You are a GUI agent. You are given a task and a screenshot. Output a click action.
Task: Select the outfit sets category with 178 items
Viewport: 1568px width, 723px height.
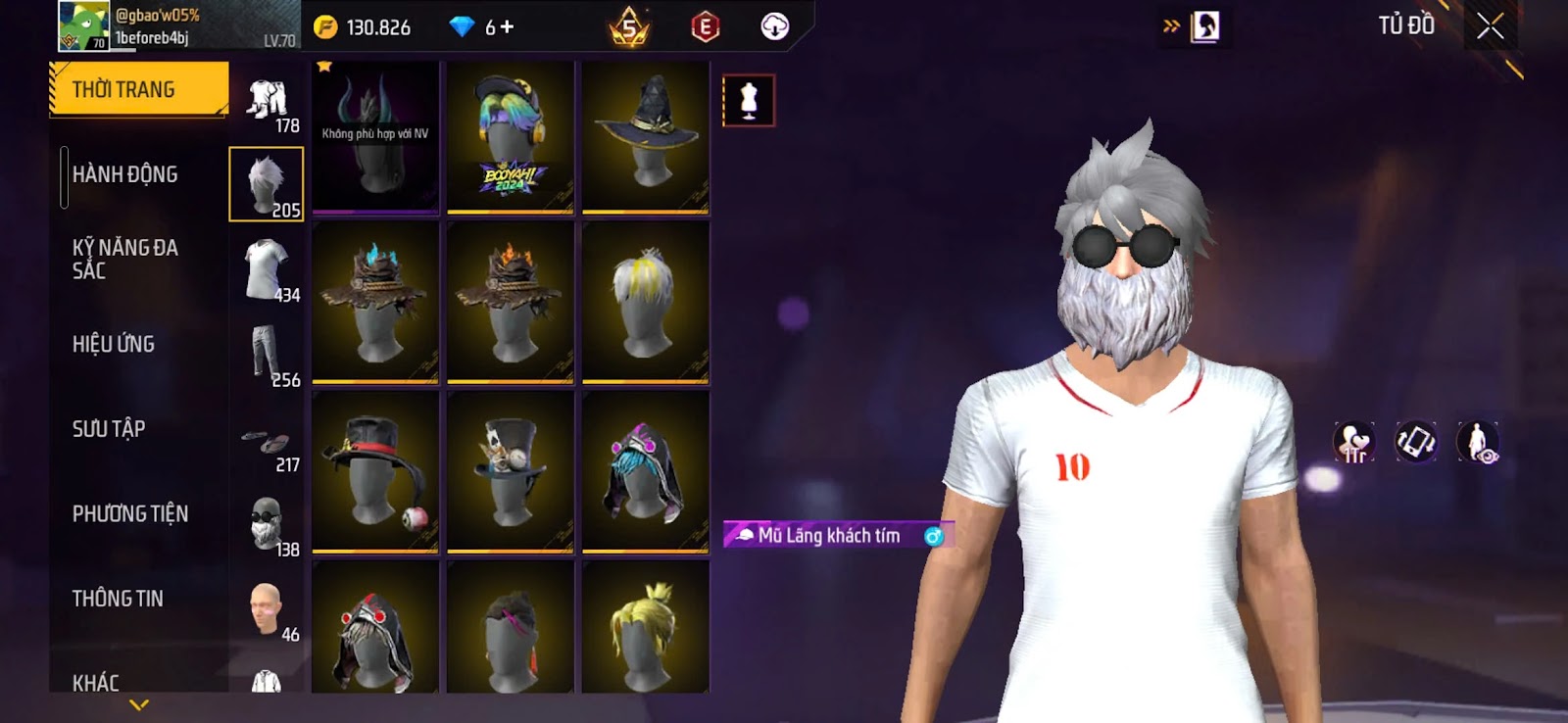pyautogui.click(x=268, y=103)
